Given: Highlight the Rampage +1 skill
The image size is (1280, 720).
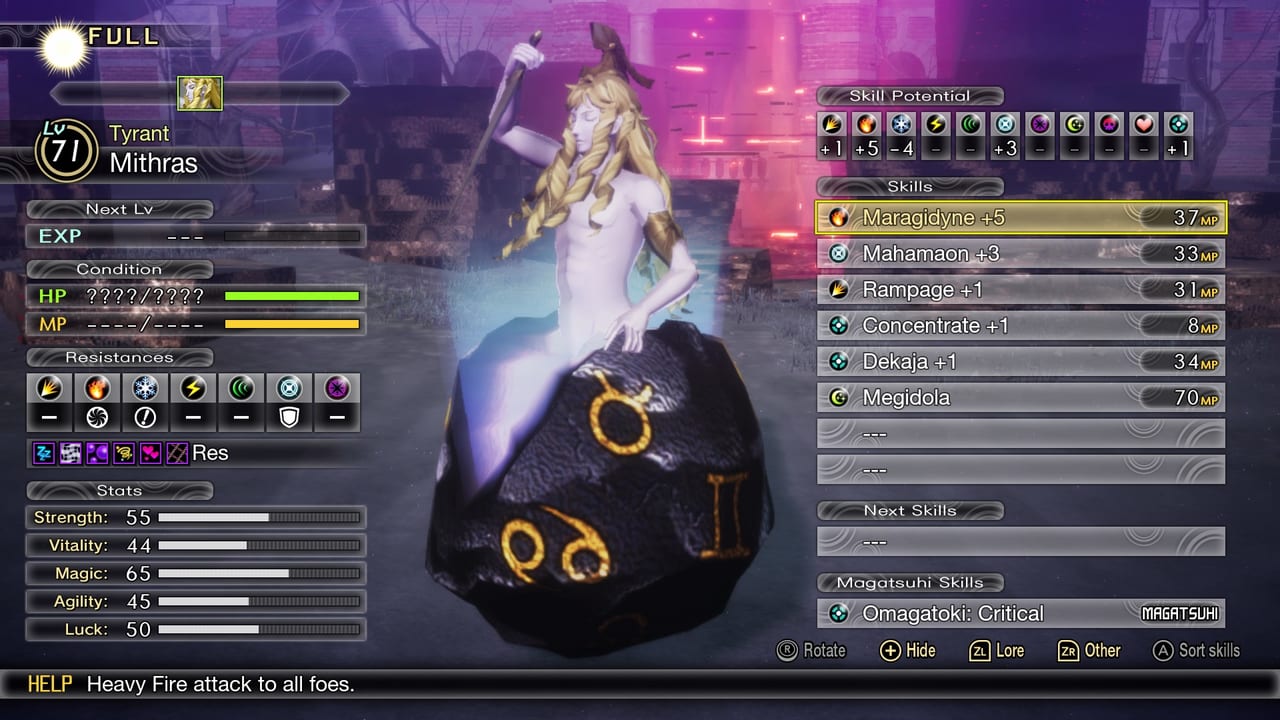Looking at the screenshot, I should coord(1020,290).
